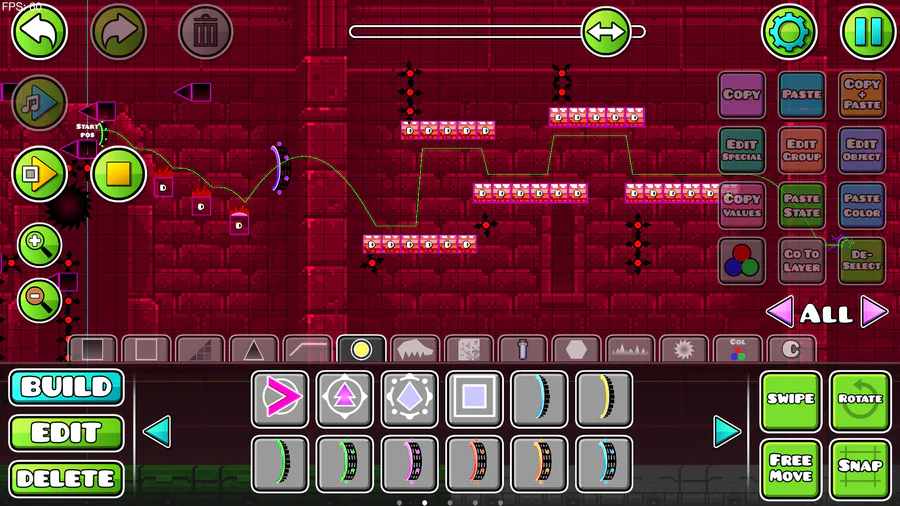Screen dimensions: 900x506
Task: Stop playtest with the yellow square button
Action: (x=119, y=174)
